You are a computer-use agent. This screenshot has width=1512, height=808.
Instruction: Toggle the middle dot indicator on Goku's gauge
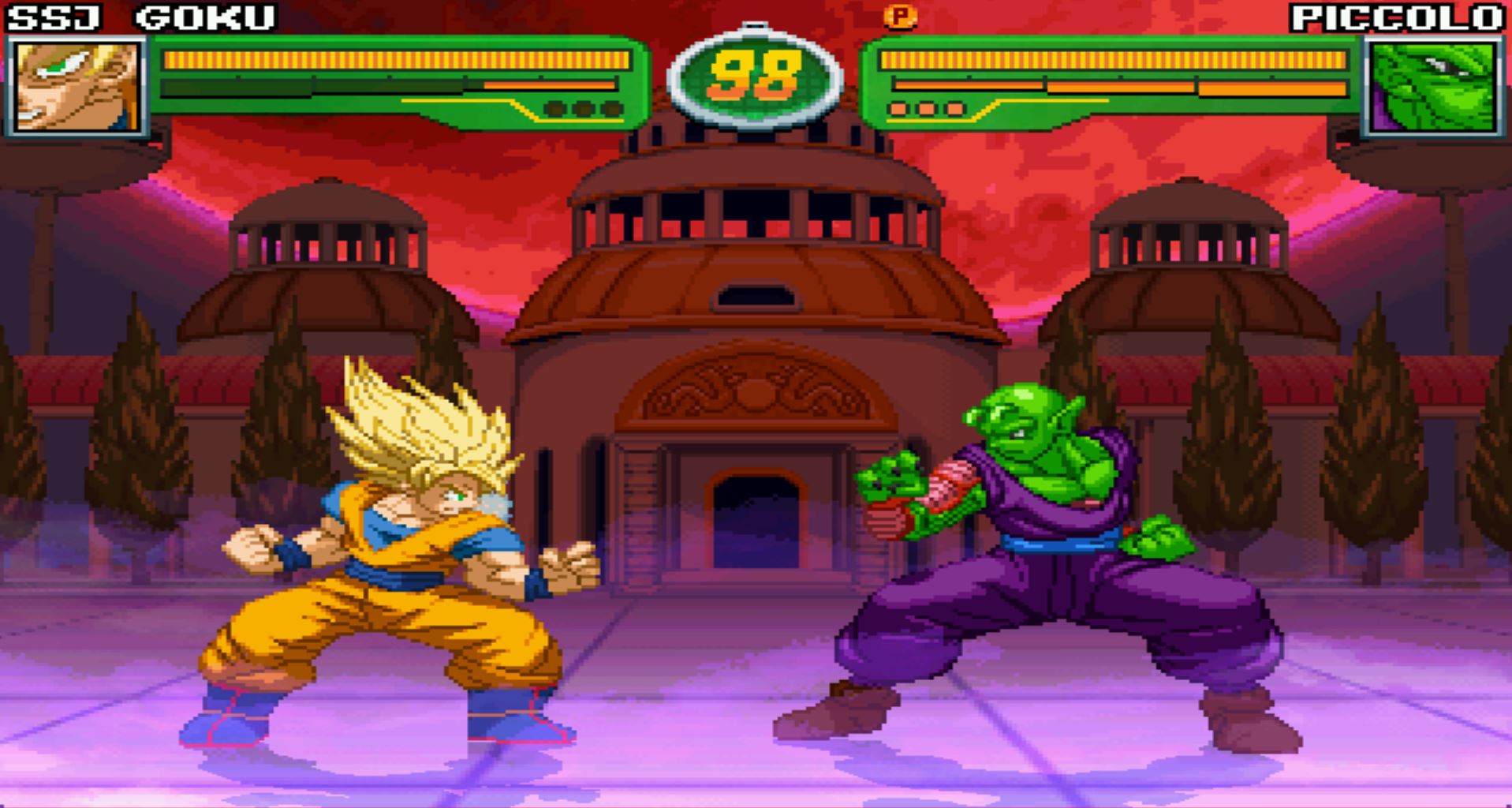point(582,108)
